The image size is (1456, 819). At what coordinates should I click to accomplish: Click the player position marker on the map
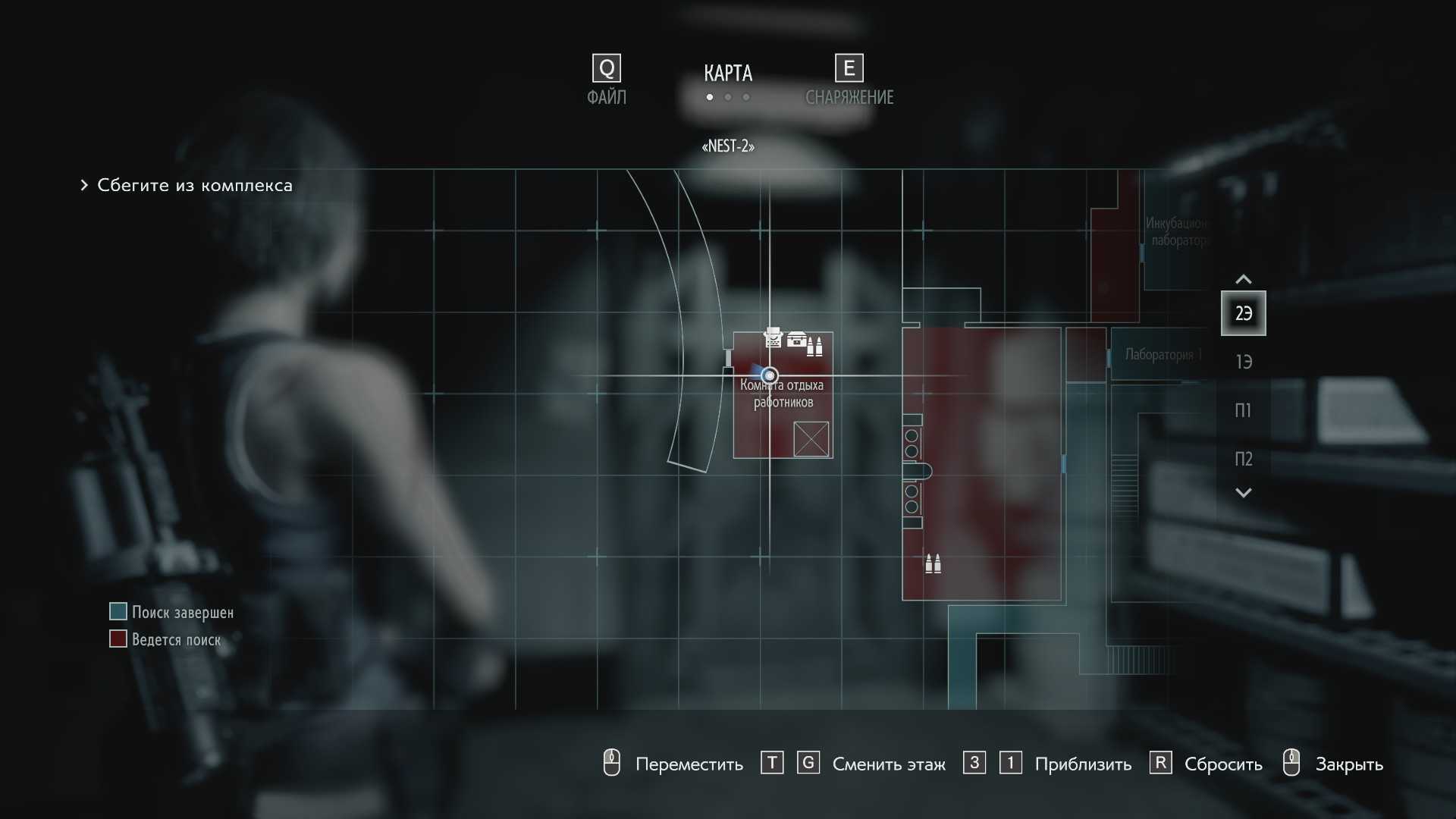coord(770,375)
